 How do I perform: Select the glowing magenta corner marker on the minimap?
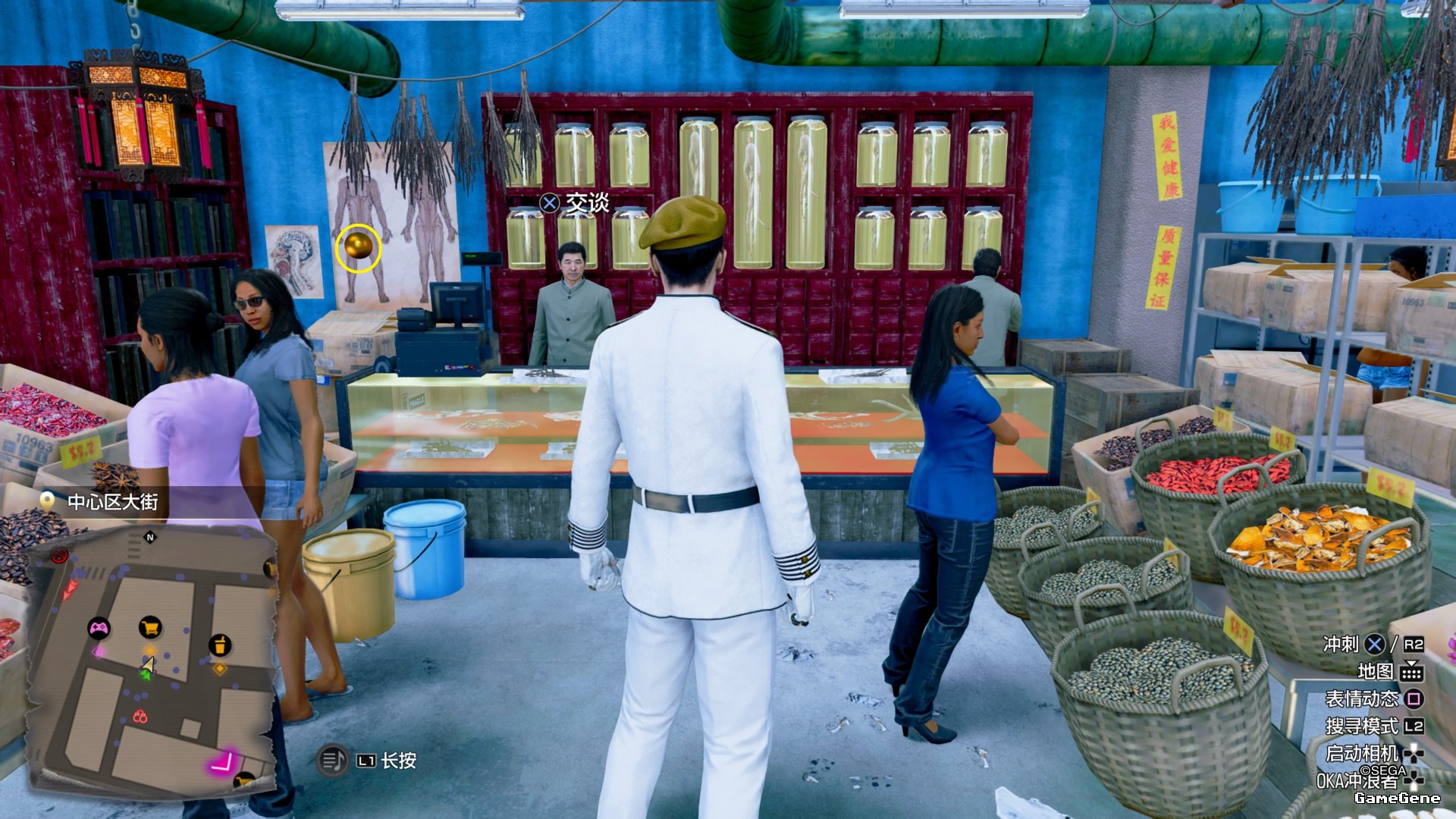tap(224, 761)
